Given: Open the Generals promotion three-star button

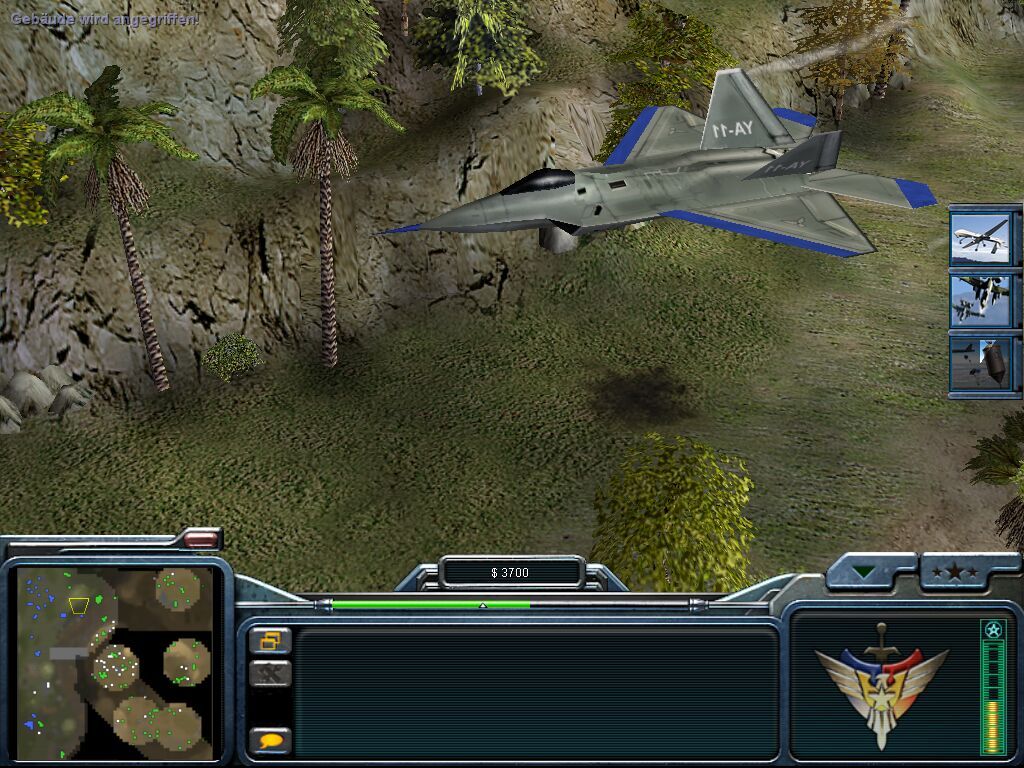Looking at the screenshot, I should (x=955, y=573).
